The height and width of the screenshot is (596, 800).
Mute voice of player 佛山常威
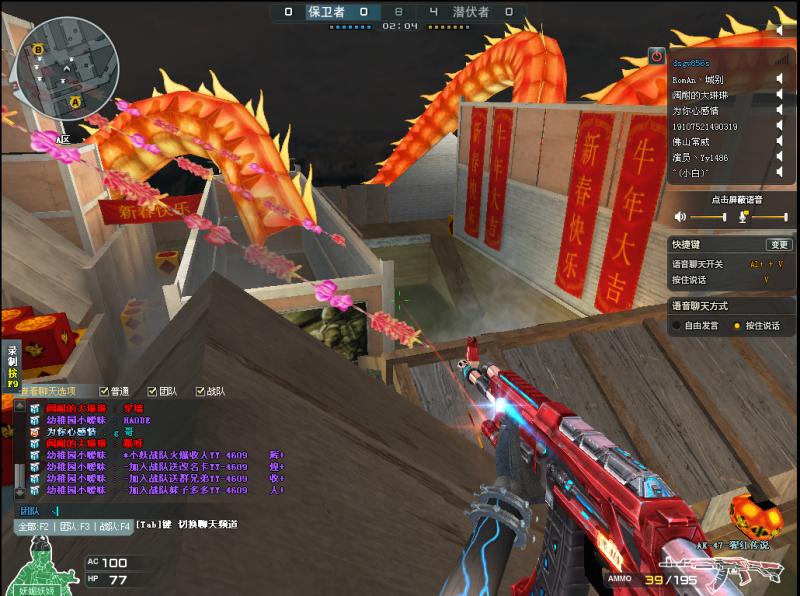(x=779, y=142)
